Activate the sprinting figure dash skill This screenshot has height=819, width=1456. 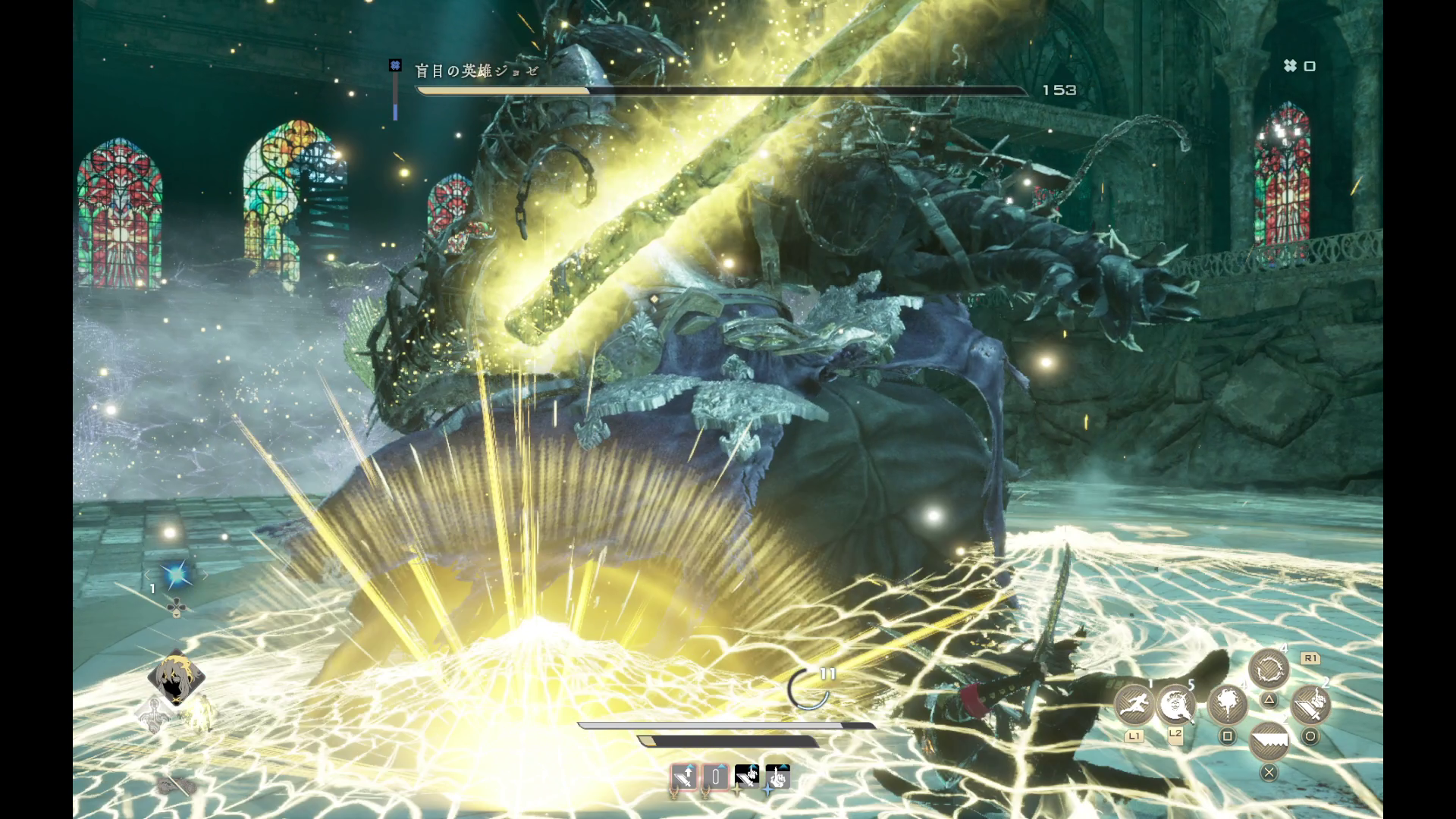[x=1134, y=704]
